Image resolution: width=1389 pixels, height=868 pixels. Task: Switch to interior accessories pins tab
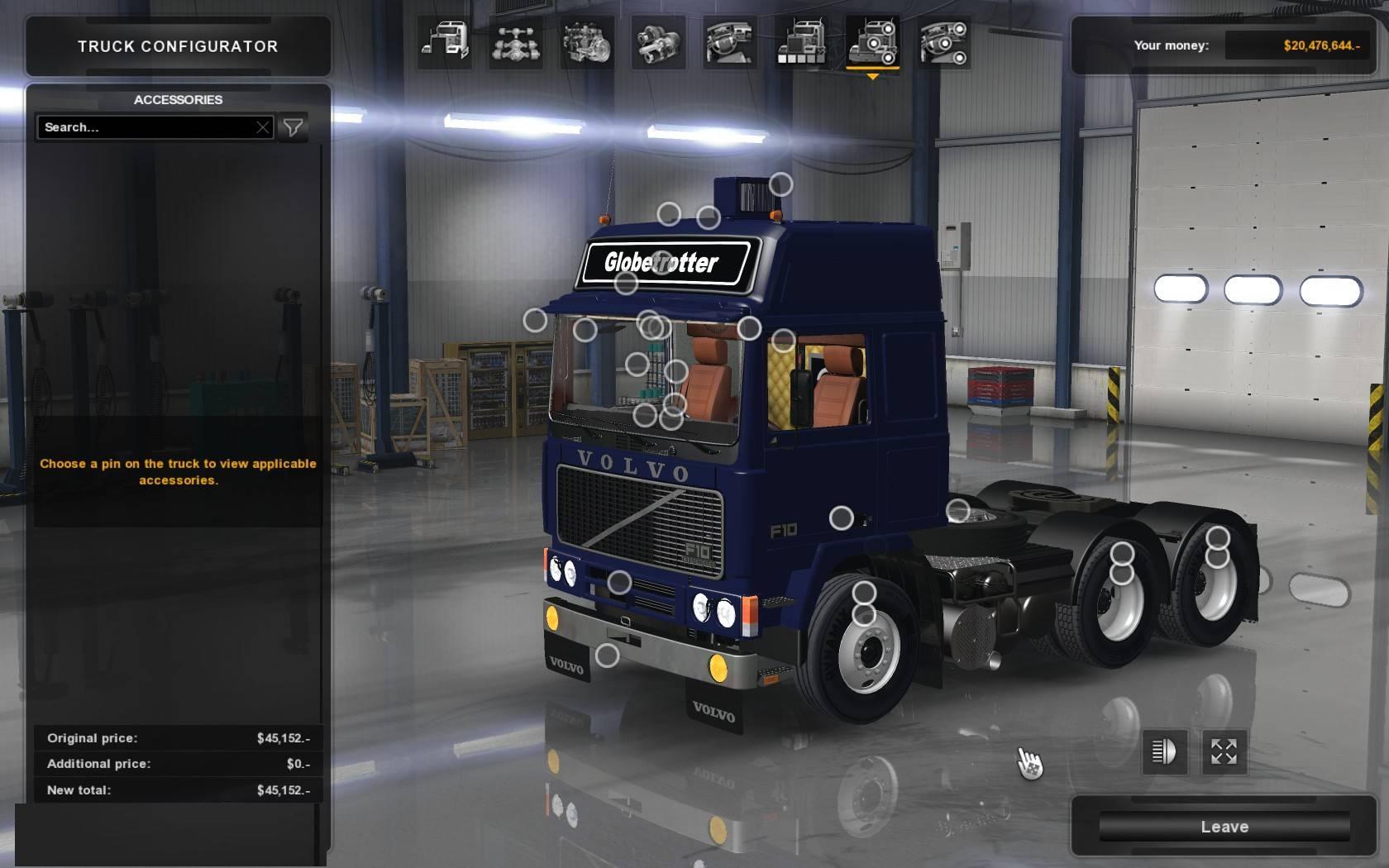click(943, 42)
